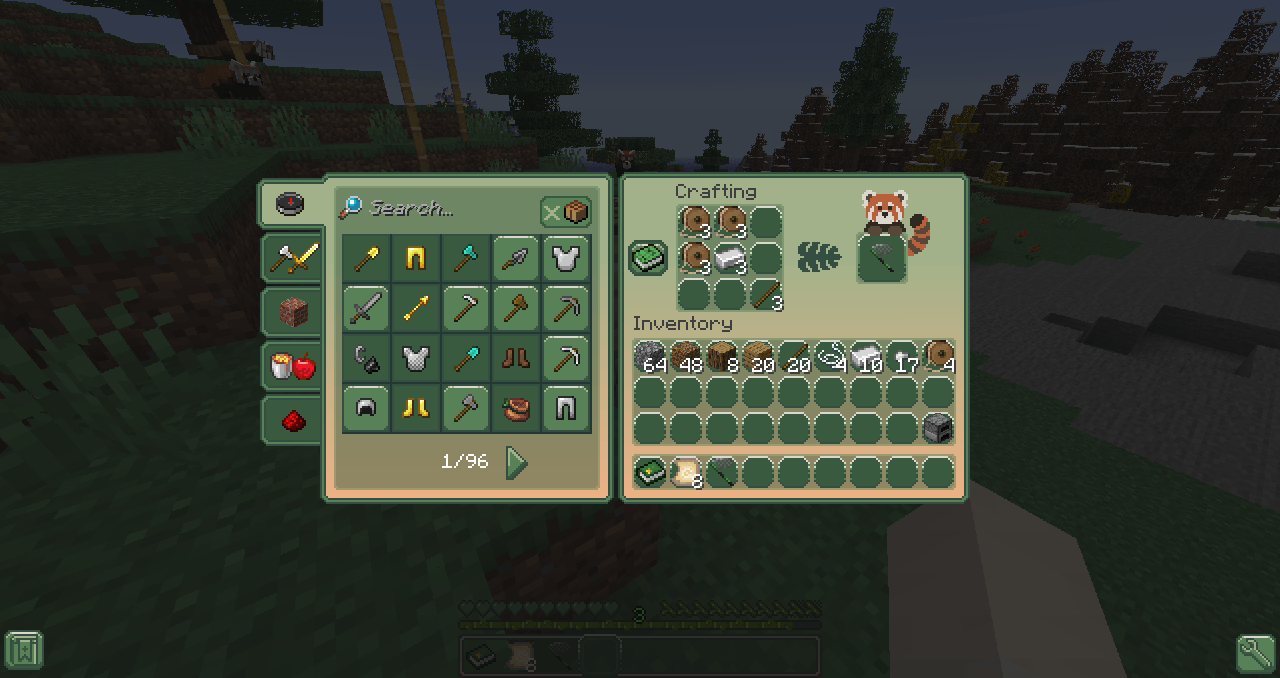This screenshot has width=1280, height=678.
Task: Close the recipe book with the green book button
Action: click(x=648, y=257)
